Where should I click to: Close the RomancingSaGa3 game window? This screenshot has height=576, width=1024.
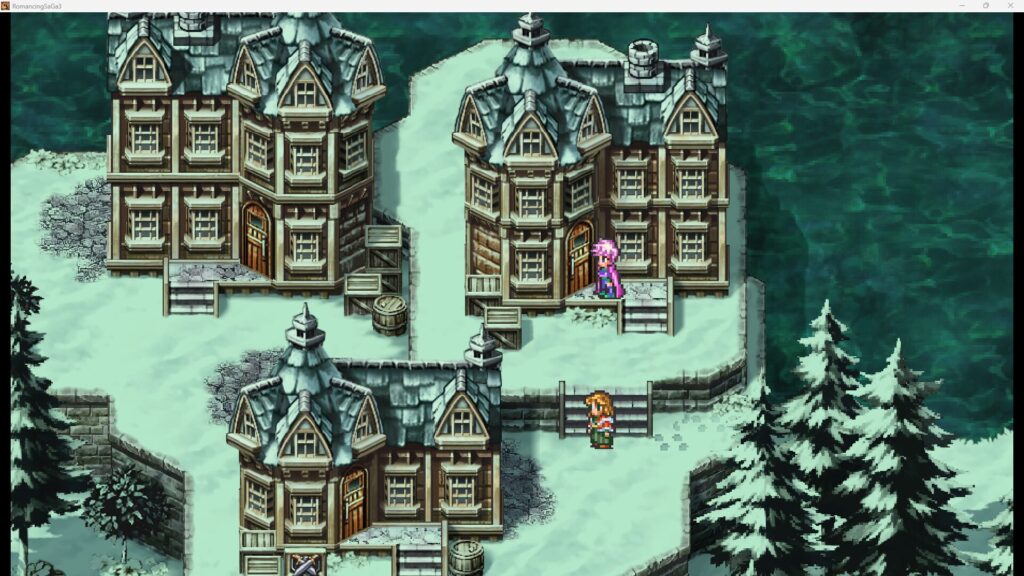[1009, 6]
